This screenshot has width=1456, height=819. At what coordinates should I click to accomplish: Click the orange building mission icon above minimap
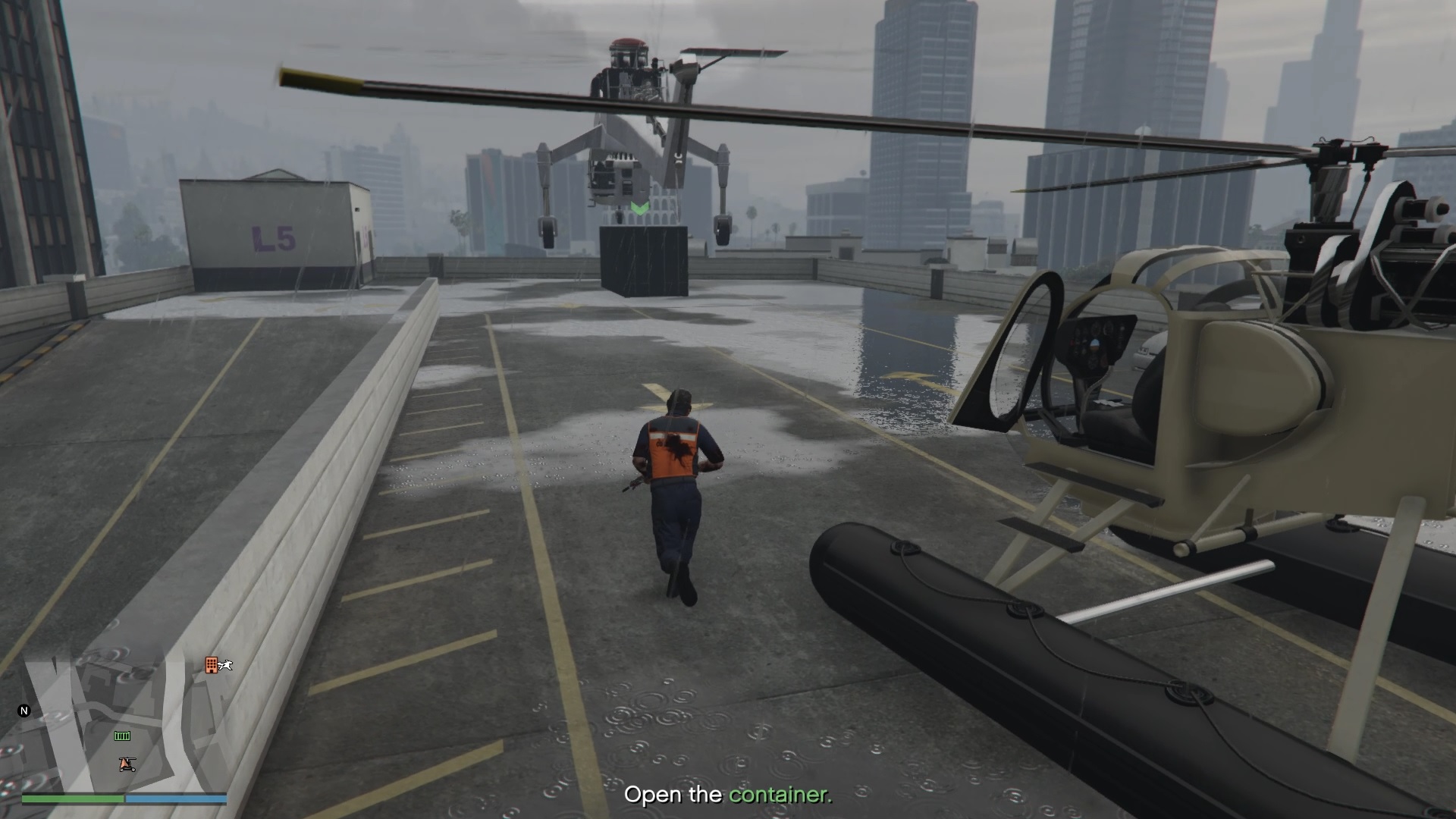[x=211, y=665]
